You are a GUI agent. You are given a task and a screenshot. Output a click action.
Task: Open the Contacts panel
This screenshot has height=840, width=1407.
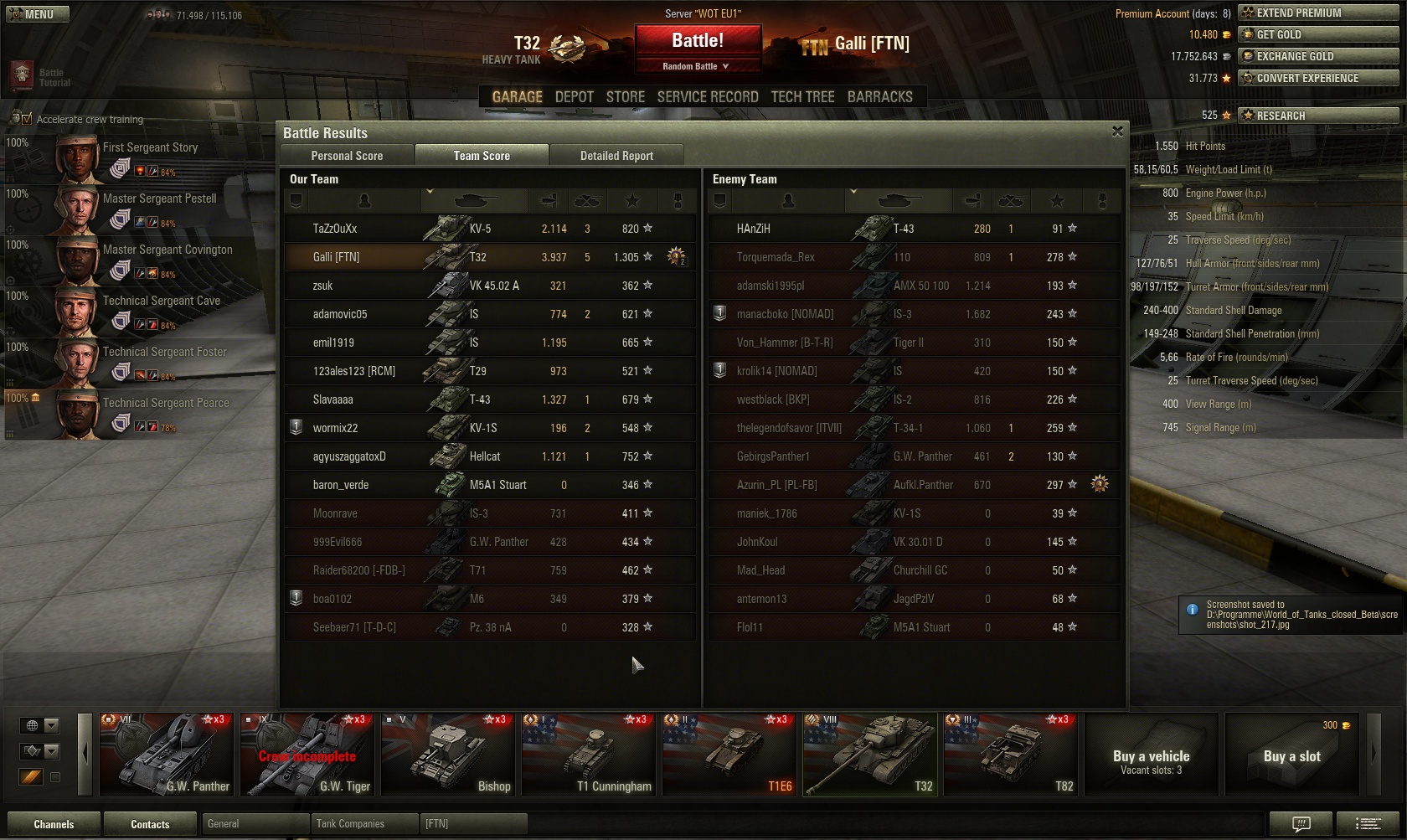(x=150, y=824)
